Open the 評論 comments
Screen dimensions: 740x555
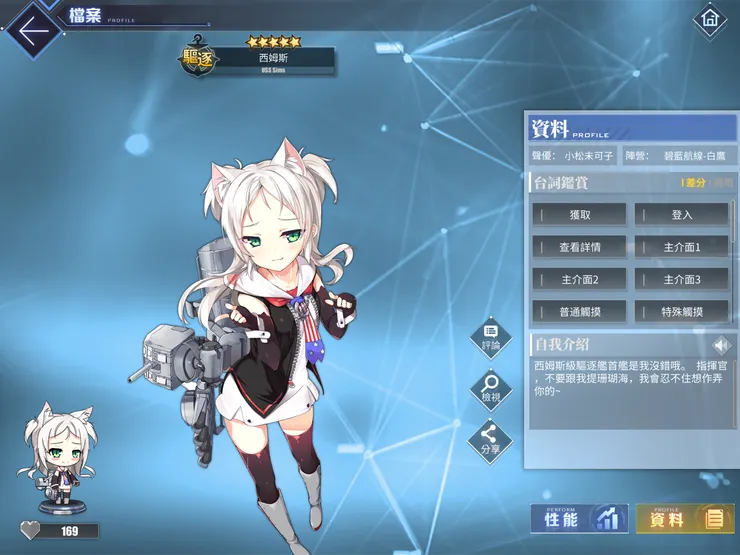[490, 334]
